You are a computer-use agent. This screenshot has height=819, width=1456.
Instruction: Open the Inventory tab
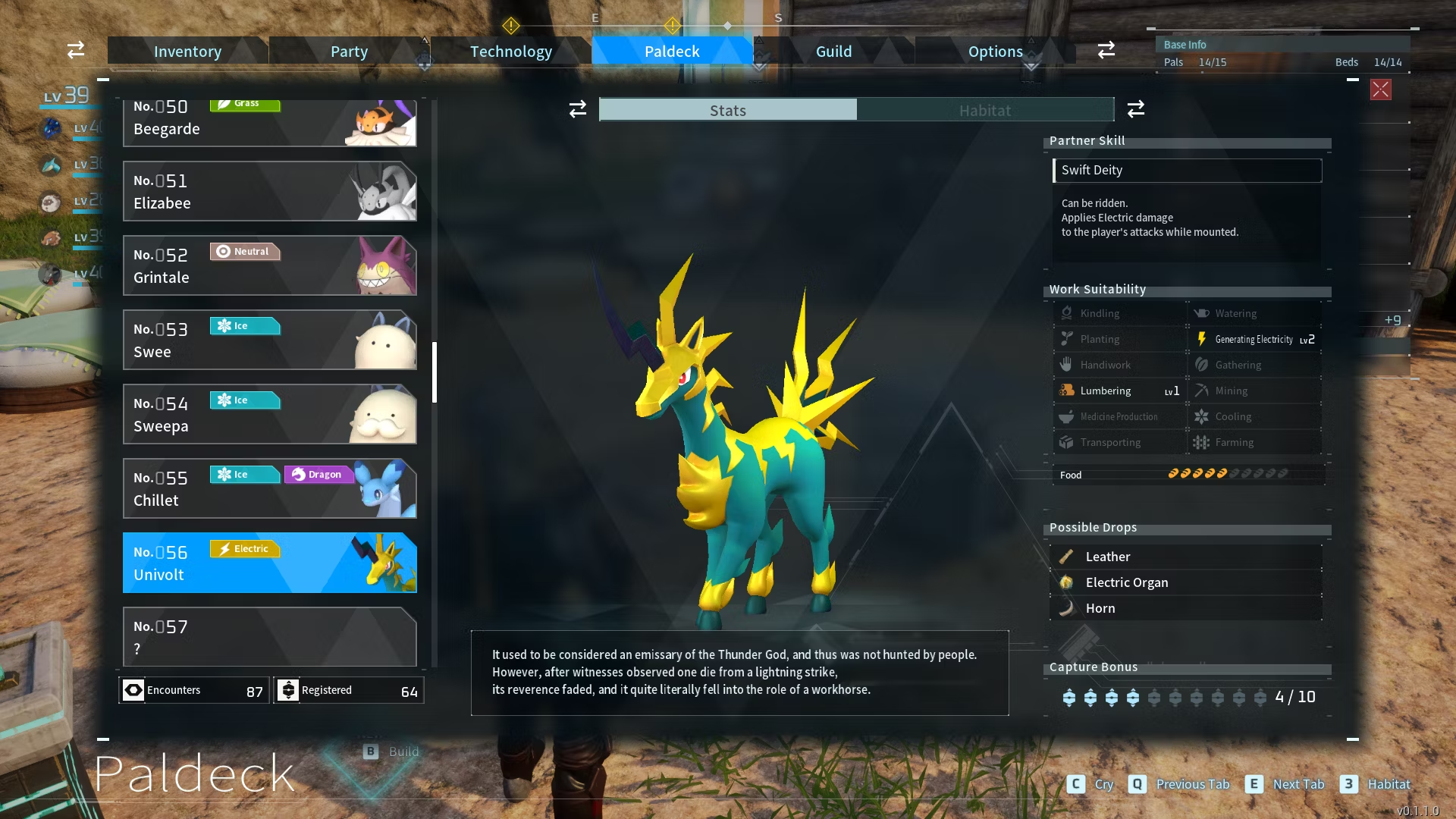coord(187,52)
